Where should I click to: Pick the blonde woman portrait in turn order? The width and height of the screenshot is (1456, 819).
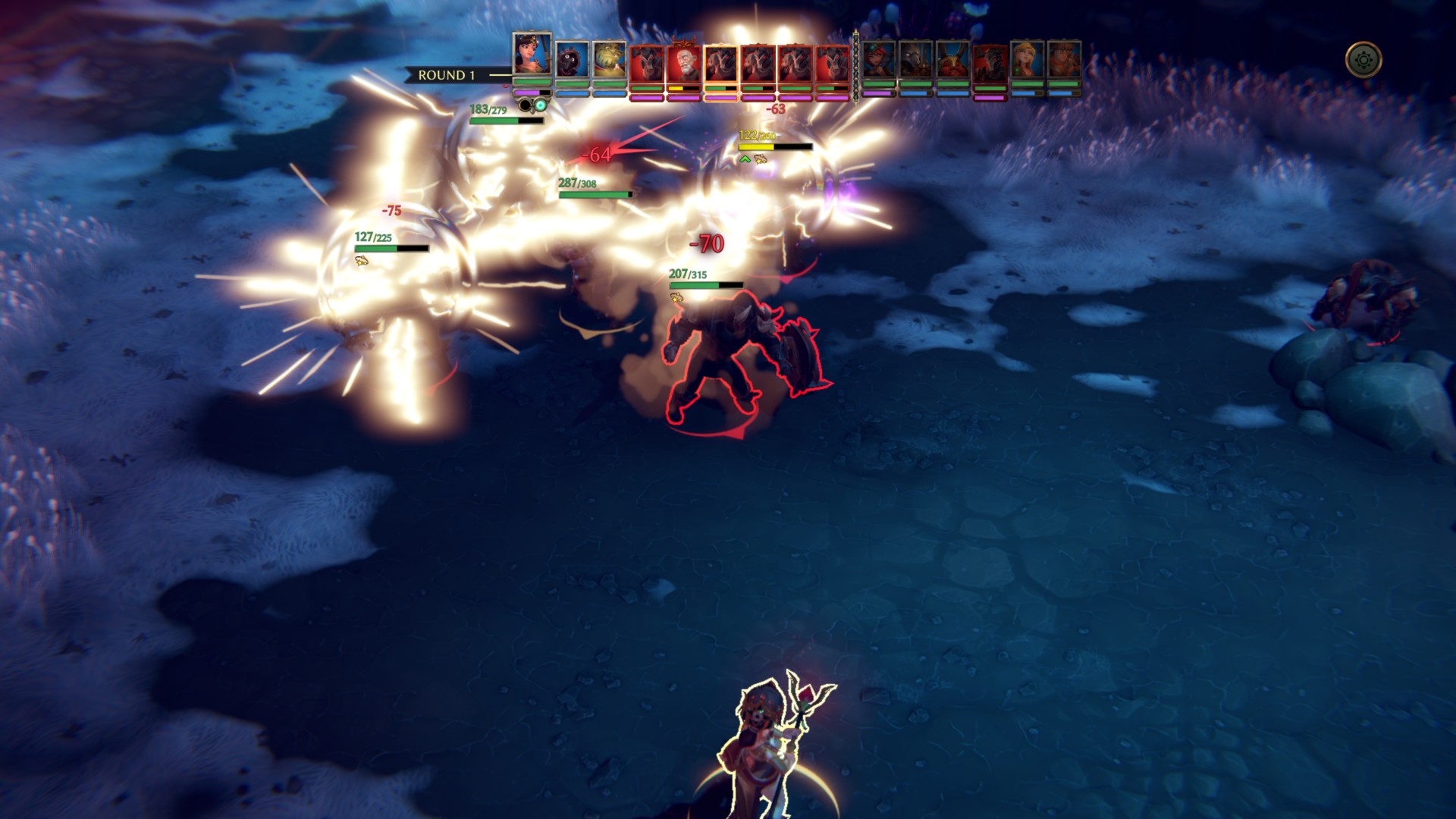[1027, 61]
